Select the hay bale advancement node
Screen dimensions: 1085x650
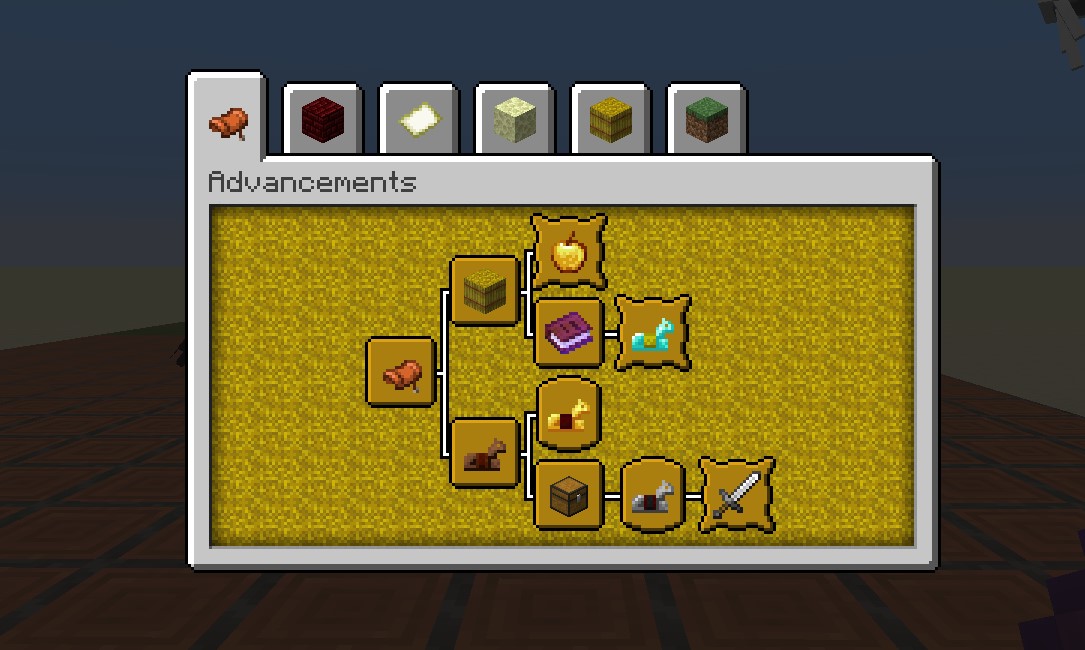(485, 291)
